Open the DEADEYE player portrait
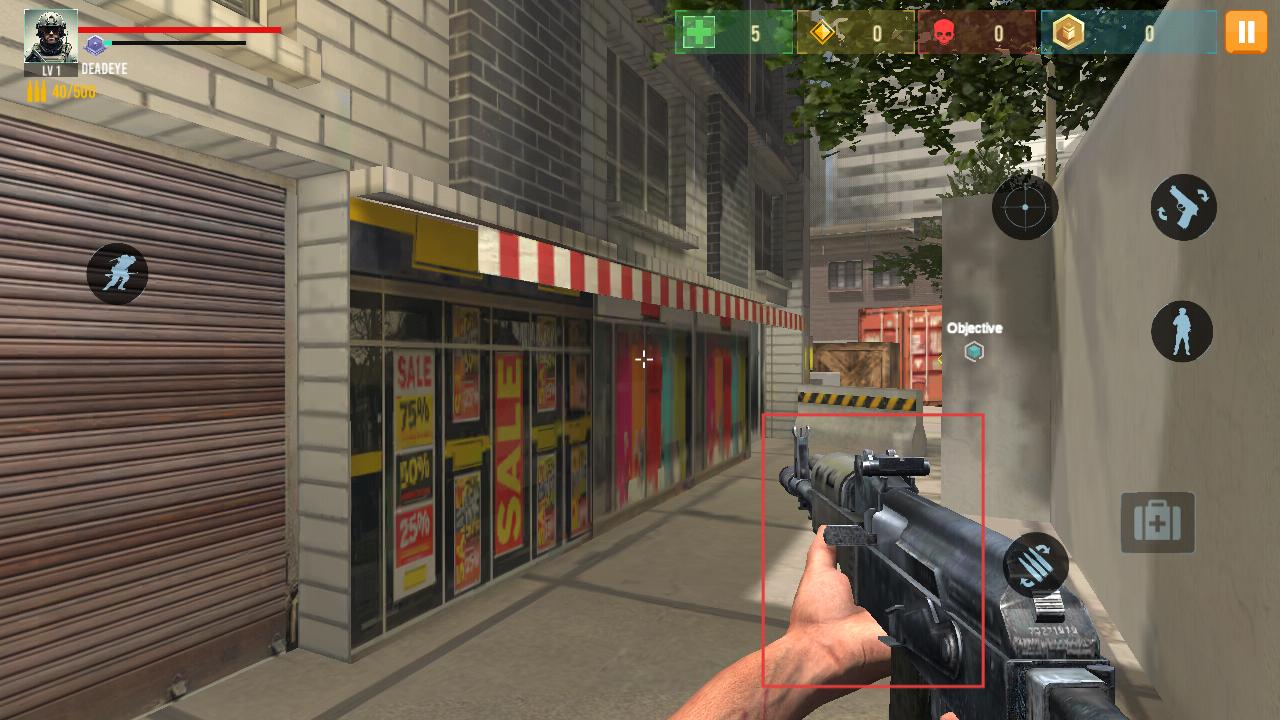The image size is (1280, 720). tap(50, 37)
